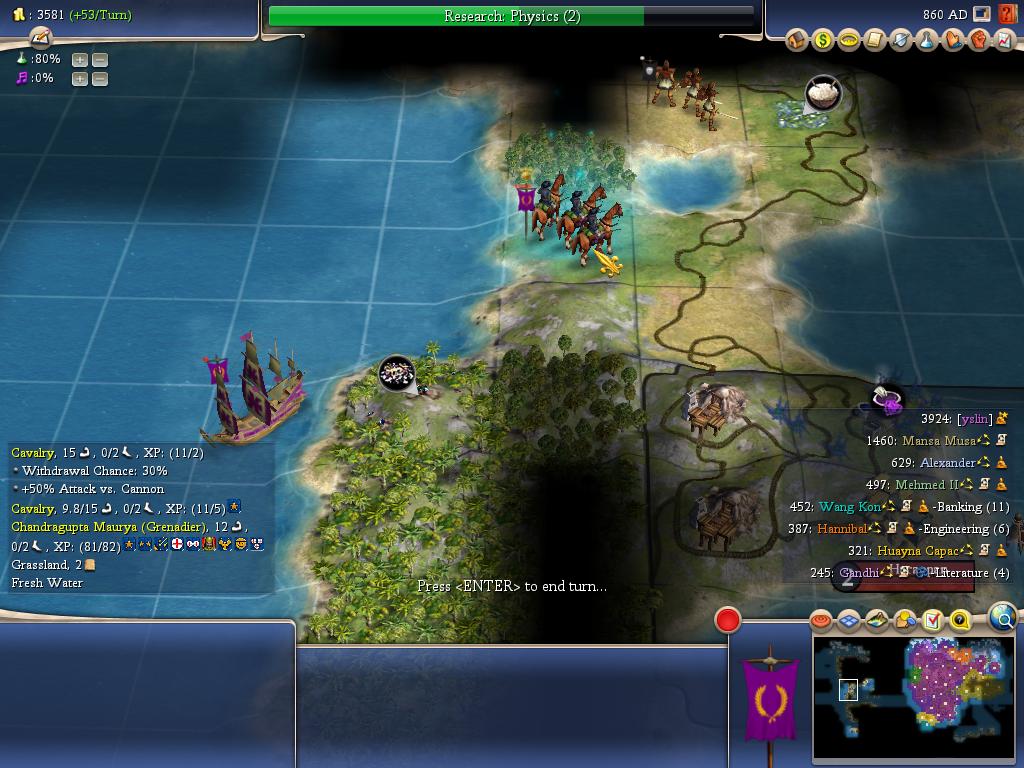Viewport: 1024px width, 768px height.
Task: Increase the research rate percentage
Action: click(80, 59)
